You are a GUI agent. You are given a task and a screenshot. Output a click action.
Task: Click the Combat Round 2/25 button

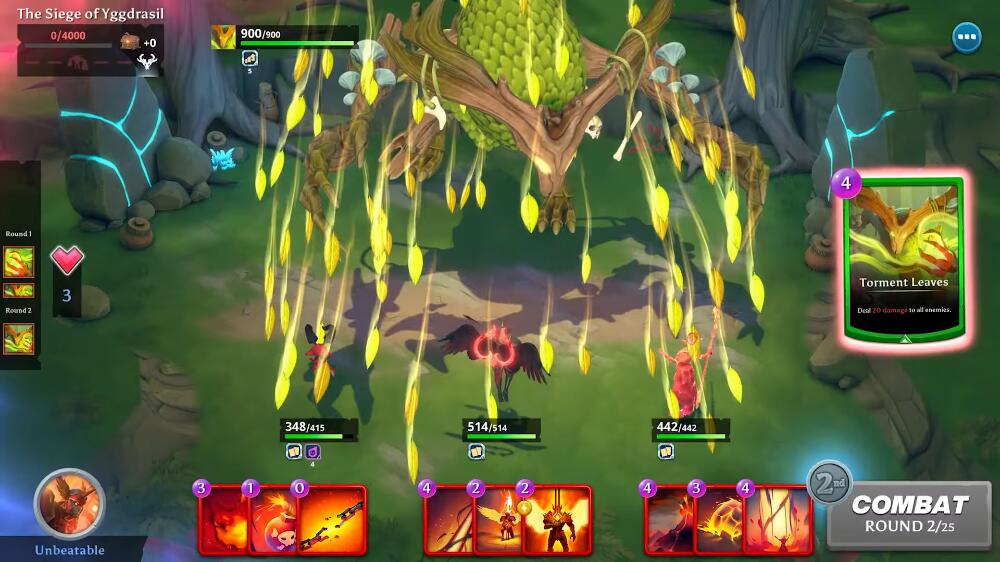909,514
